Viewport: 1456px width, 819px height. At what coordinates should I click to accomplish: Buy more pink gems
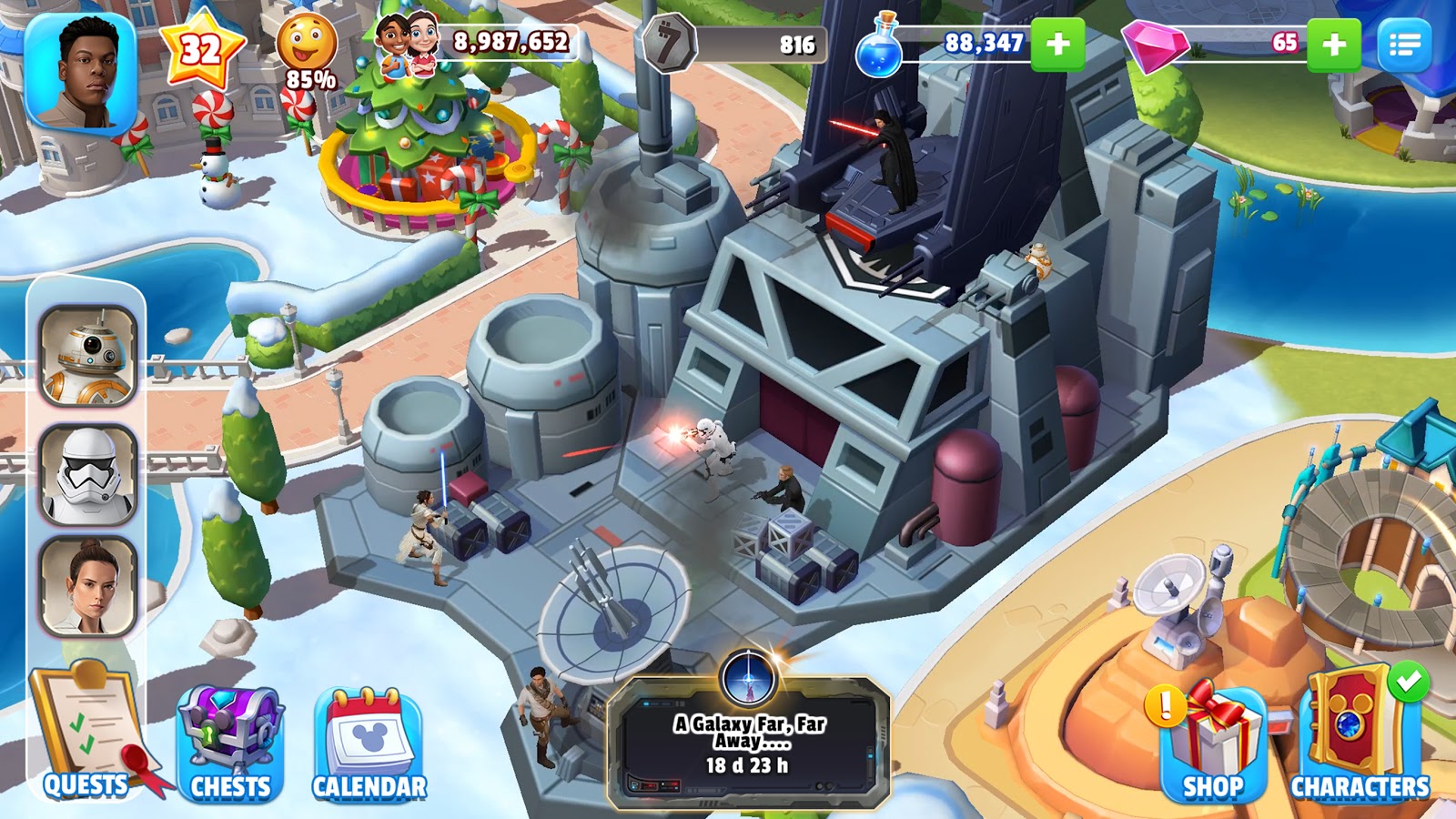point(1333,44)
